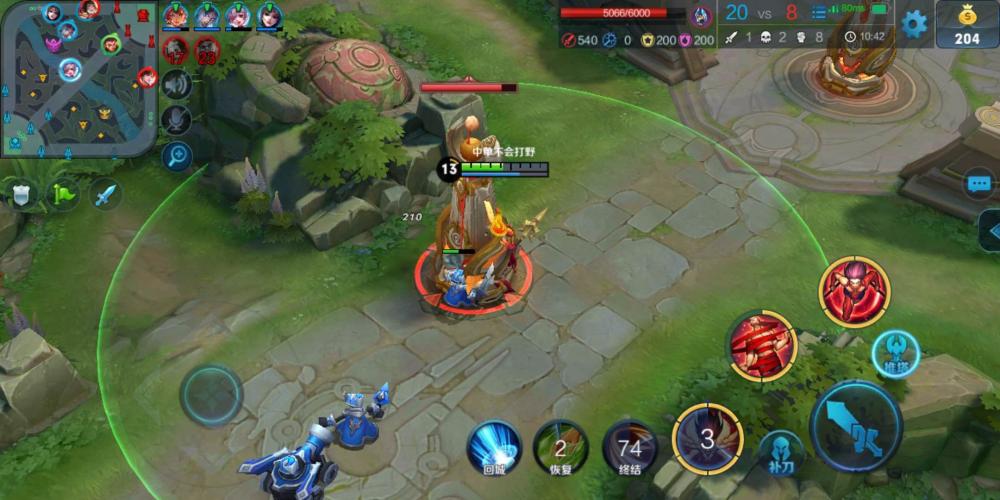Cast the first hero skill showing cooldown 3
Image resolution: width=1000 pixels, height=500 pixels.
tap(707, 438)
